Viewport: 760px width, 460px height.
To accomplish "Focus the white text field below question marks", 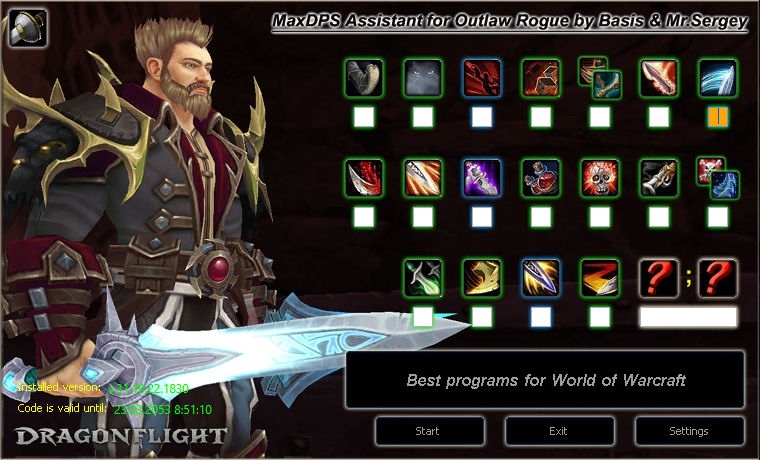I will [688, 317].
